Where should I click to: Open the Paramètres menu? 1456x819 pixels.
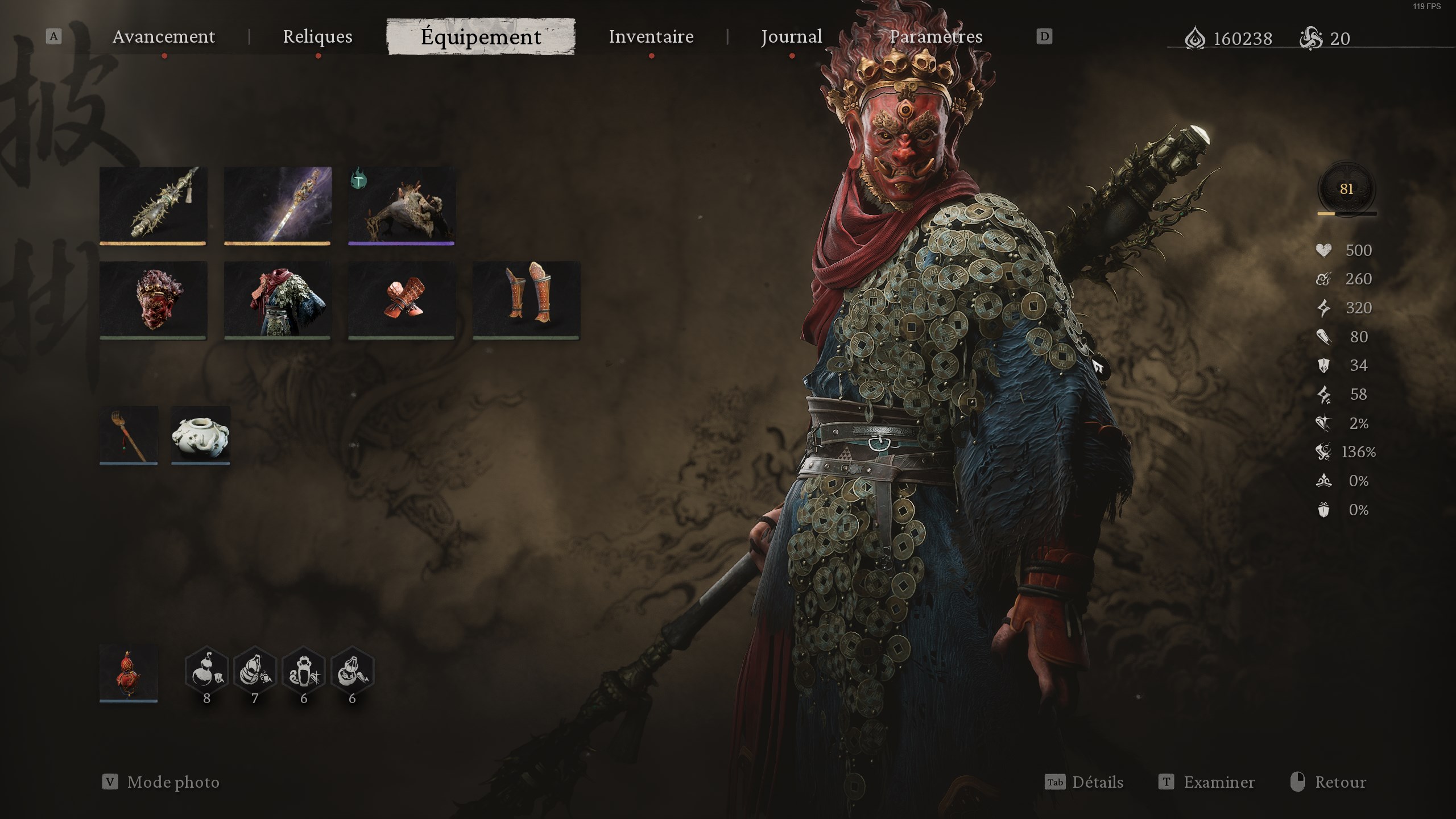pyautogui.click(x=936, y=37)
